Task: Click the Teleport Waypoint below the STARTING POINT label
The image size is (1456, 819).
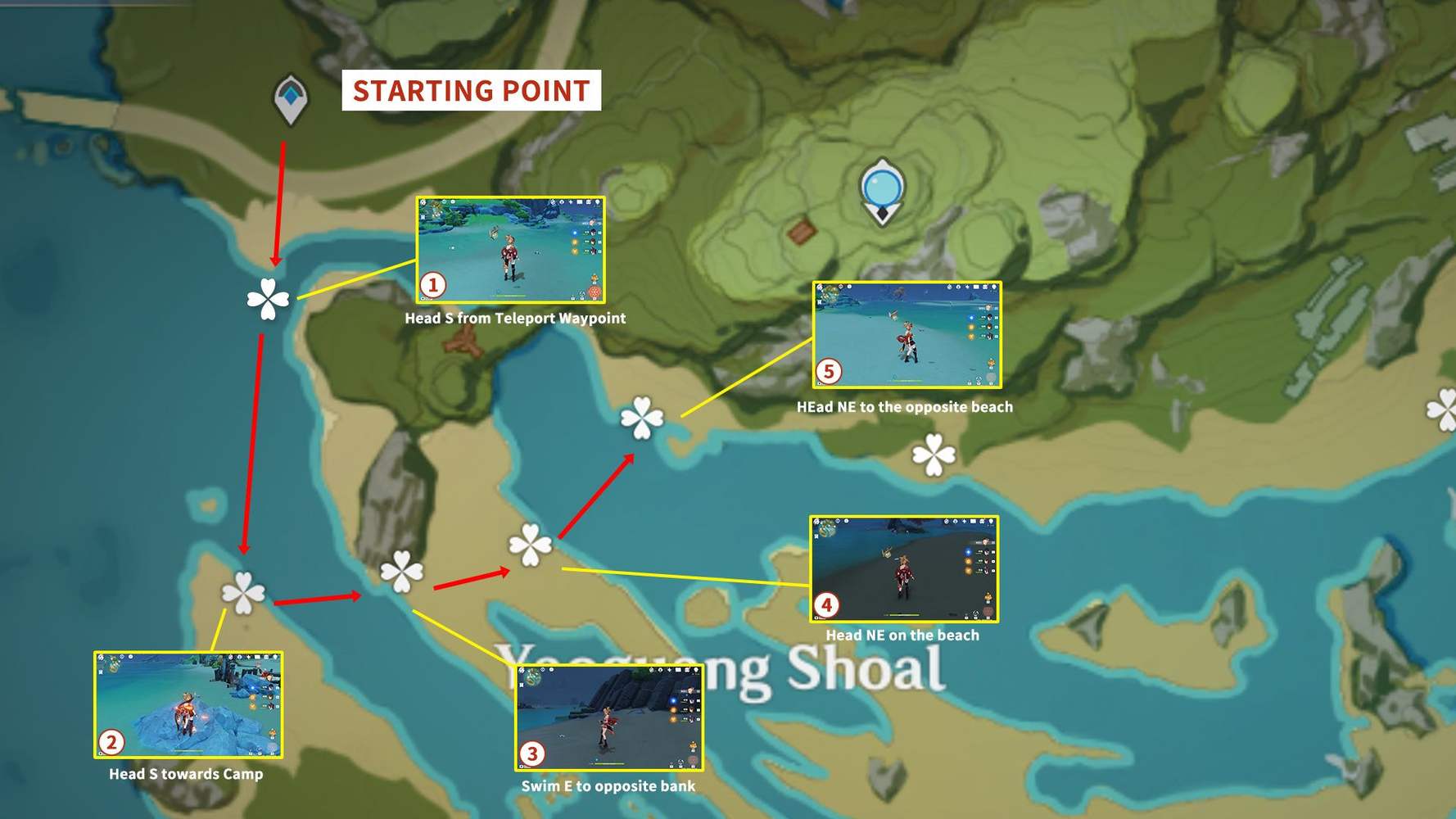Action: pos(292,97)
